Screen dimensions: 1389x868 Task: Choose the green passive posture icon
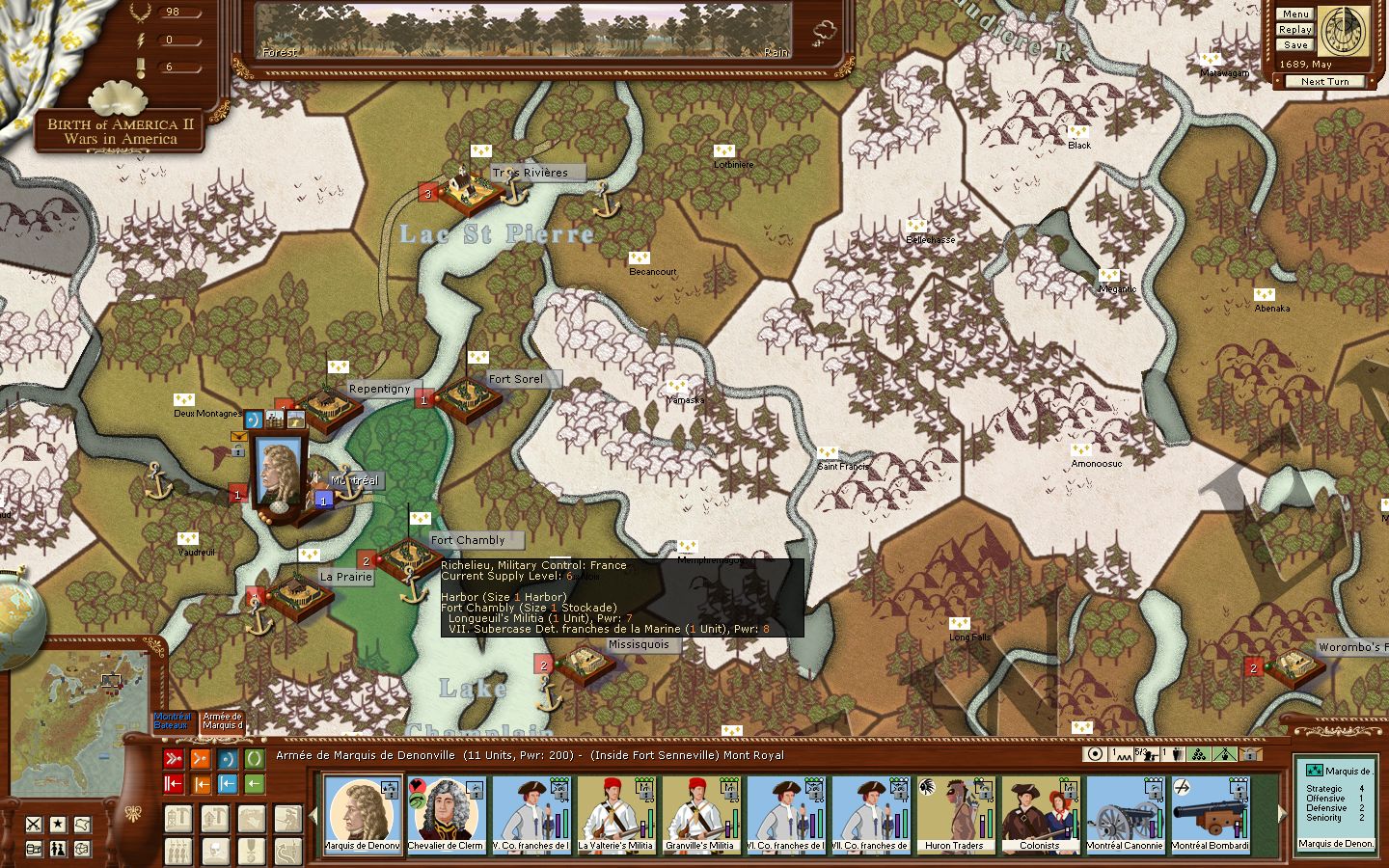pyautogui.click(x=254, y=759)
